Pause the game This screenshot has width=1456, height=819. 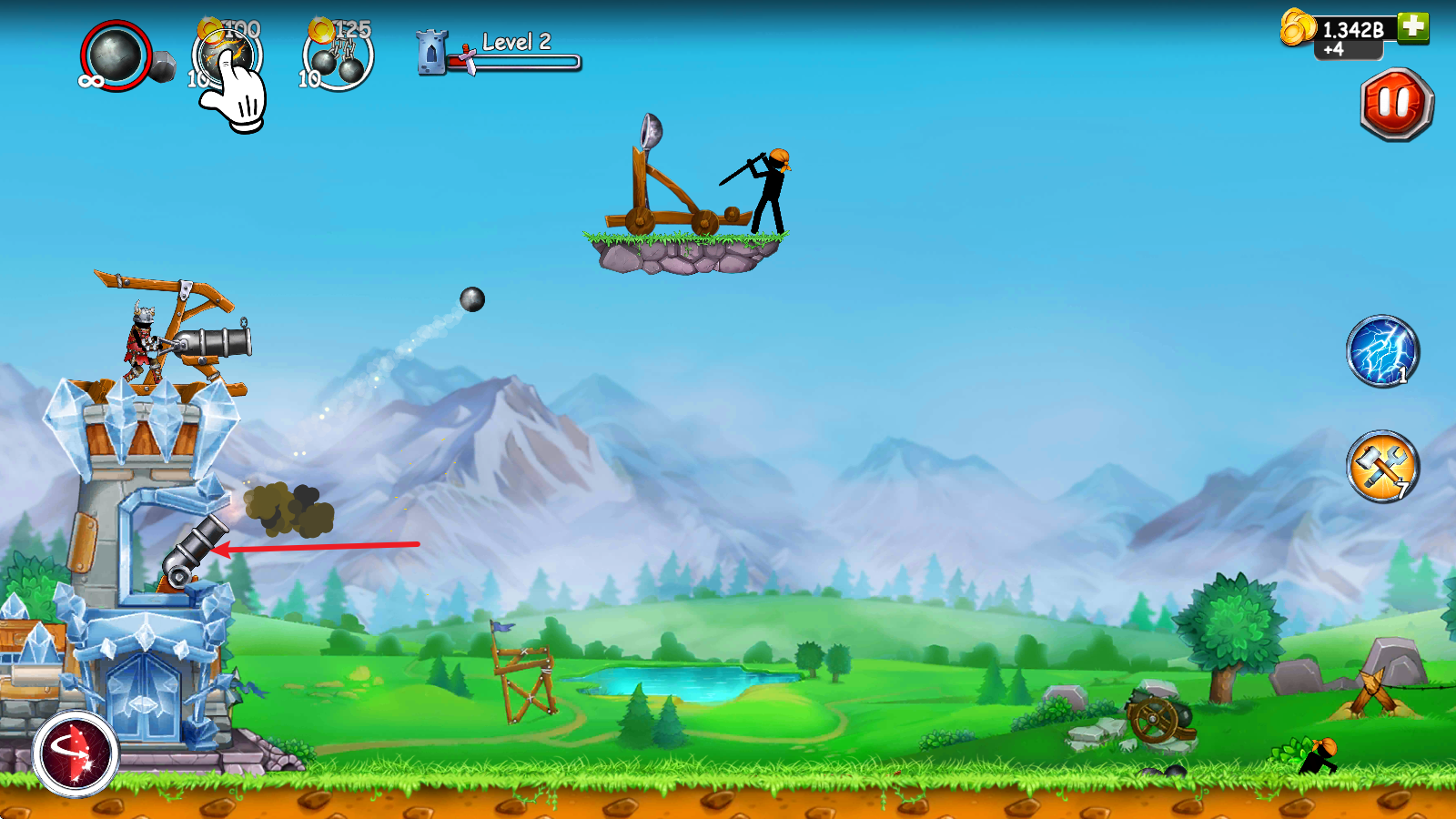(x=1396, y=104)
